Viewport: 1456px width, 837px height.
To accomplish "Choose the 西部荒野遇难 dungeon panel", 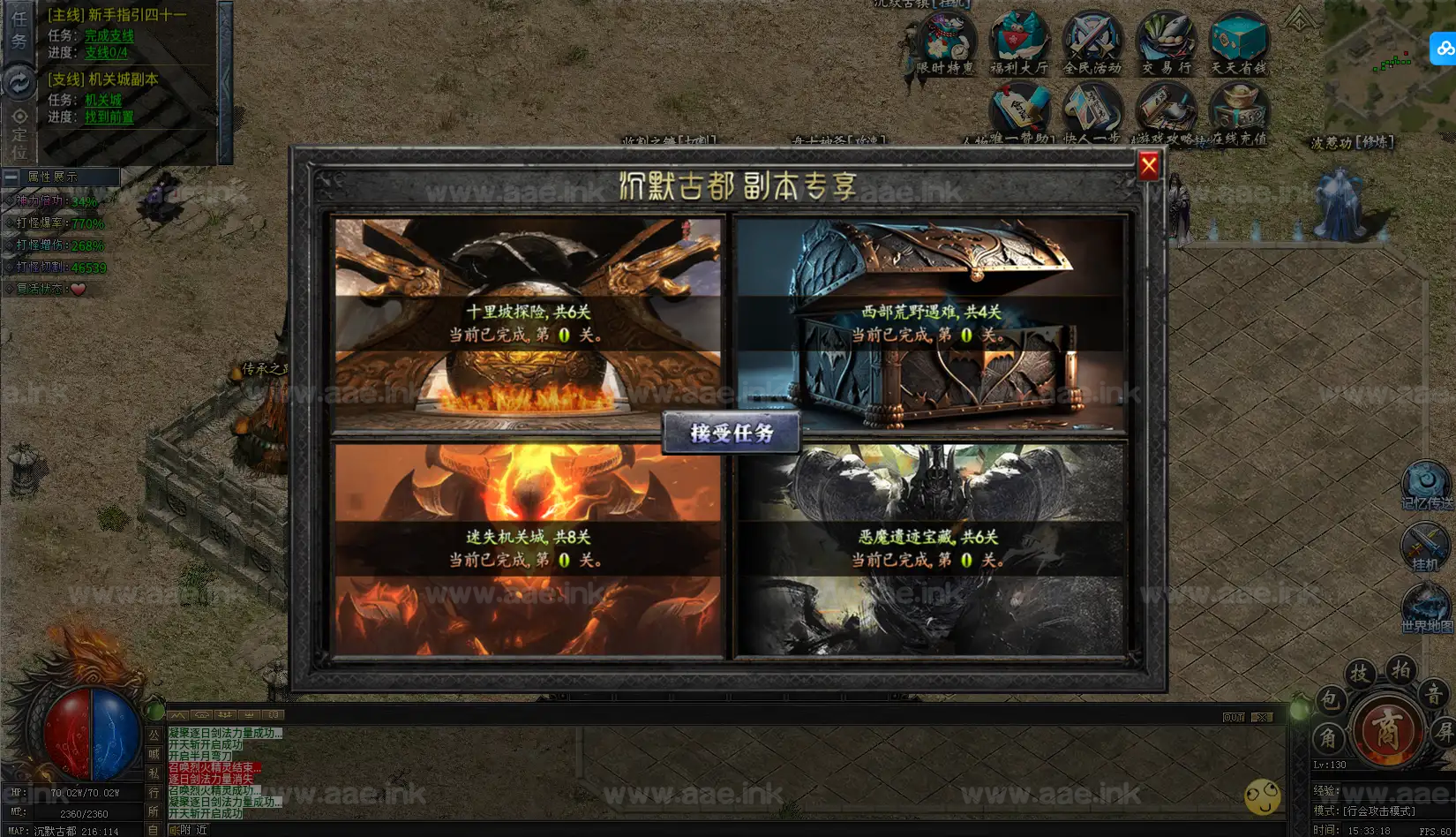I will coord(931,323).
